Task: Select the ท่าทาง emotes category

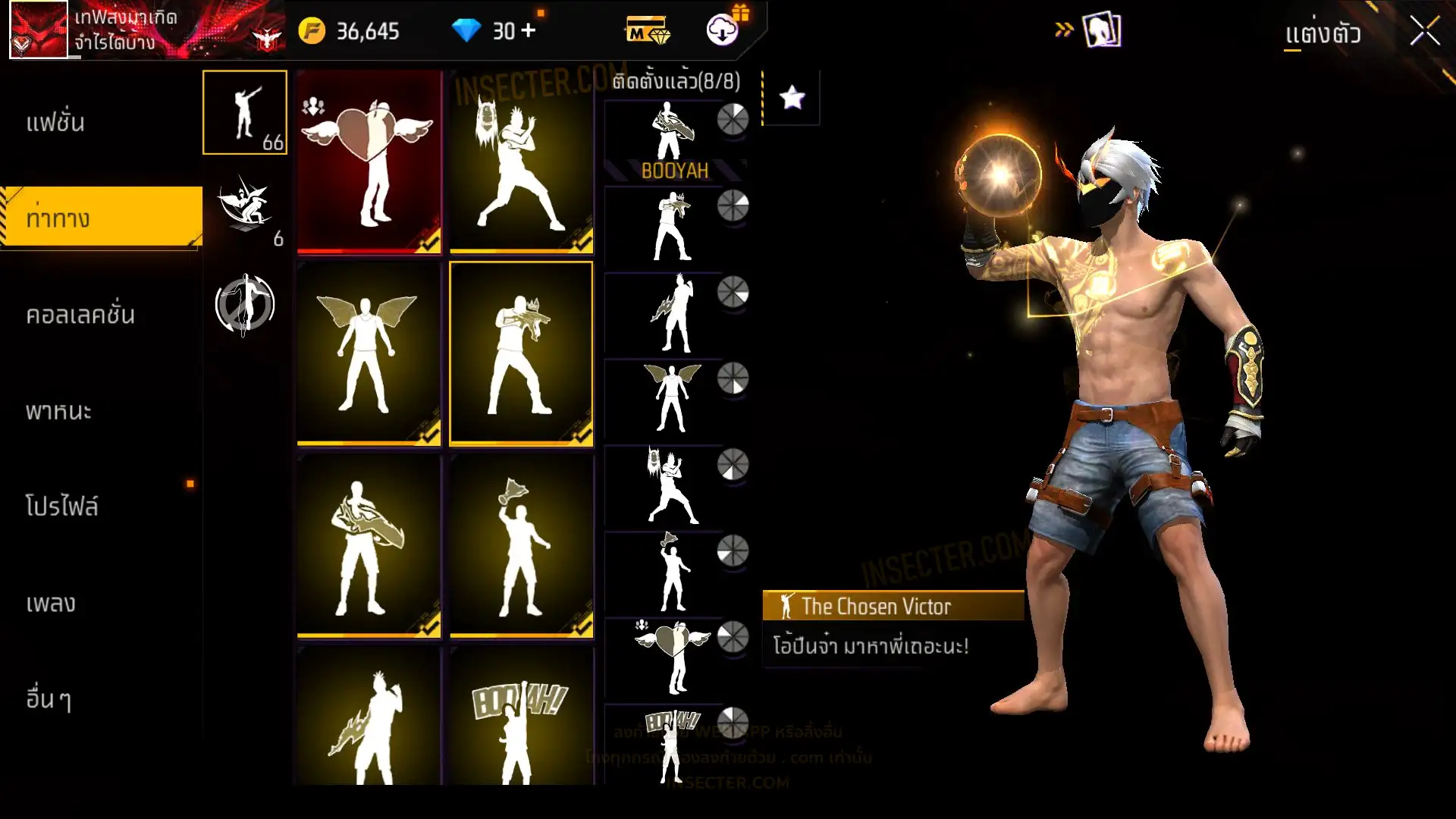Action: point(58,218)
